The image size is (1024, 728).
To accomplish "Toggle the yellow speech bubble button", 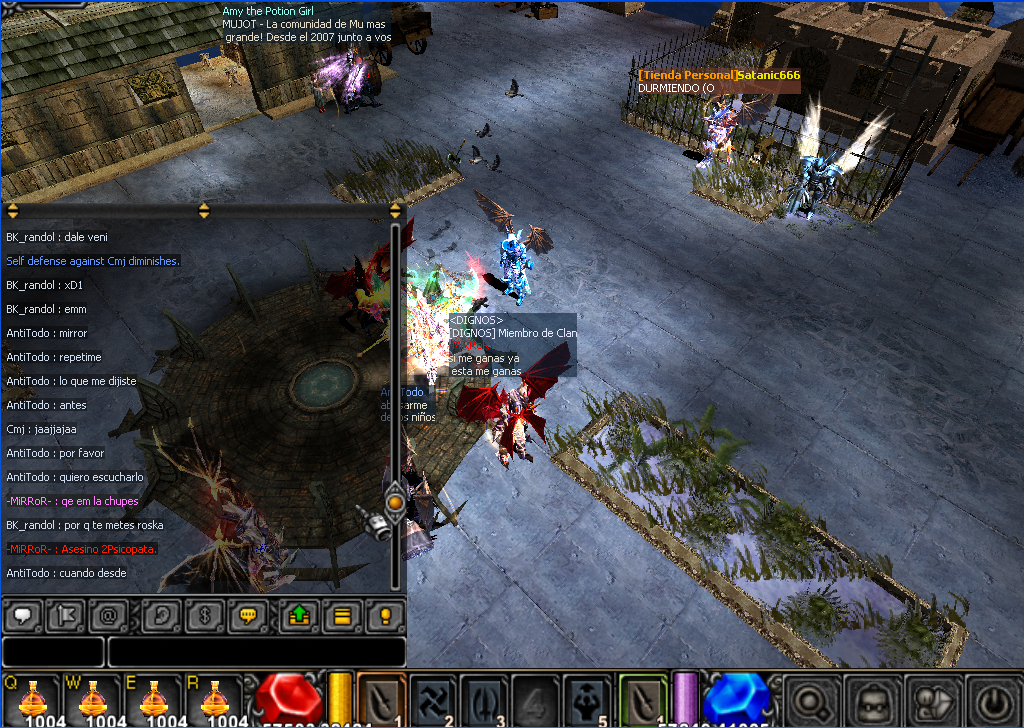I will pyautogui.click(x=247, y=616).
